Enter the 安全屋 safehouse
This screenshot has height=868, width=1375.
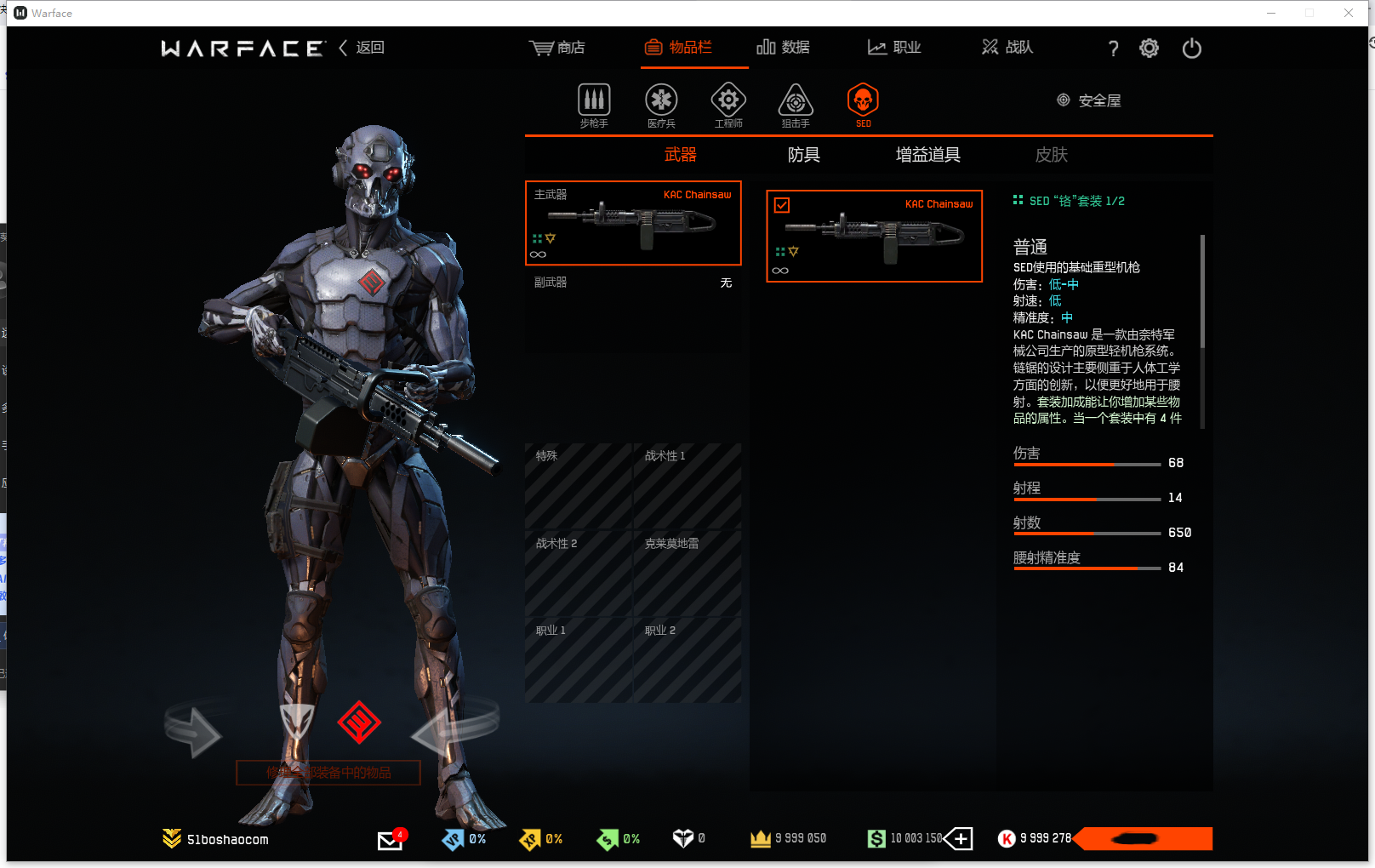coord(1089,100)
